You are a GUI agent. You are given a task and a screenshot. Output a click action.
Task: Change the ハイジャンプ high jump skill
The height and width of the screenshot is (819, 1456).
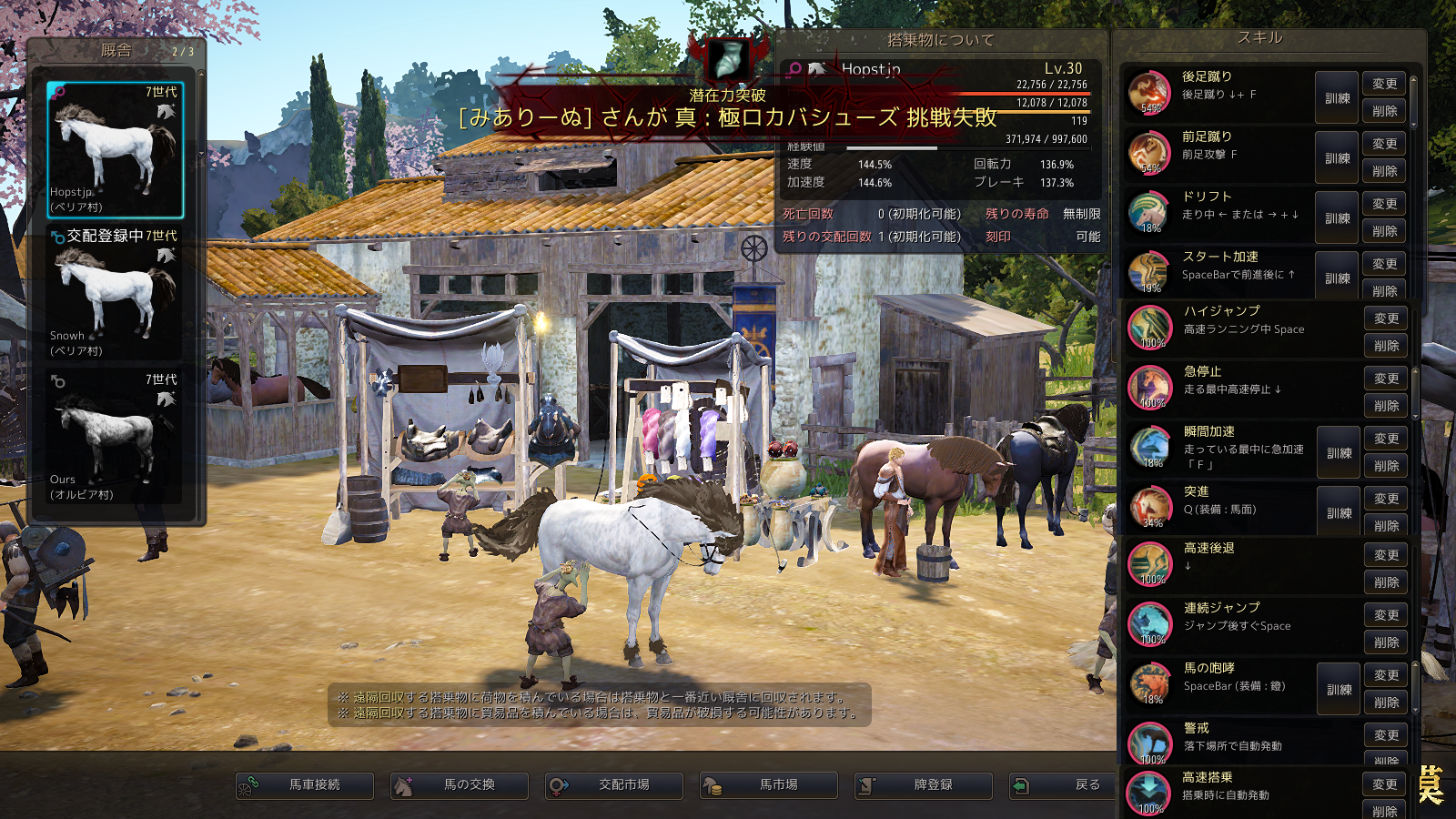pos(1386,318)
